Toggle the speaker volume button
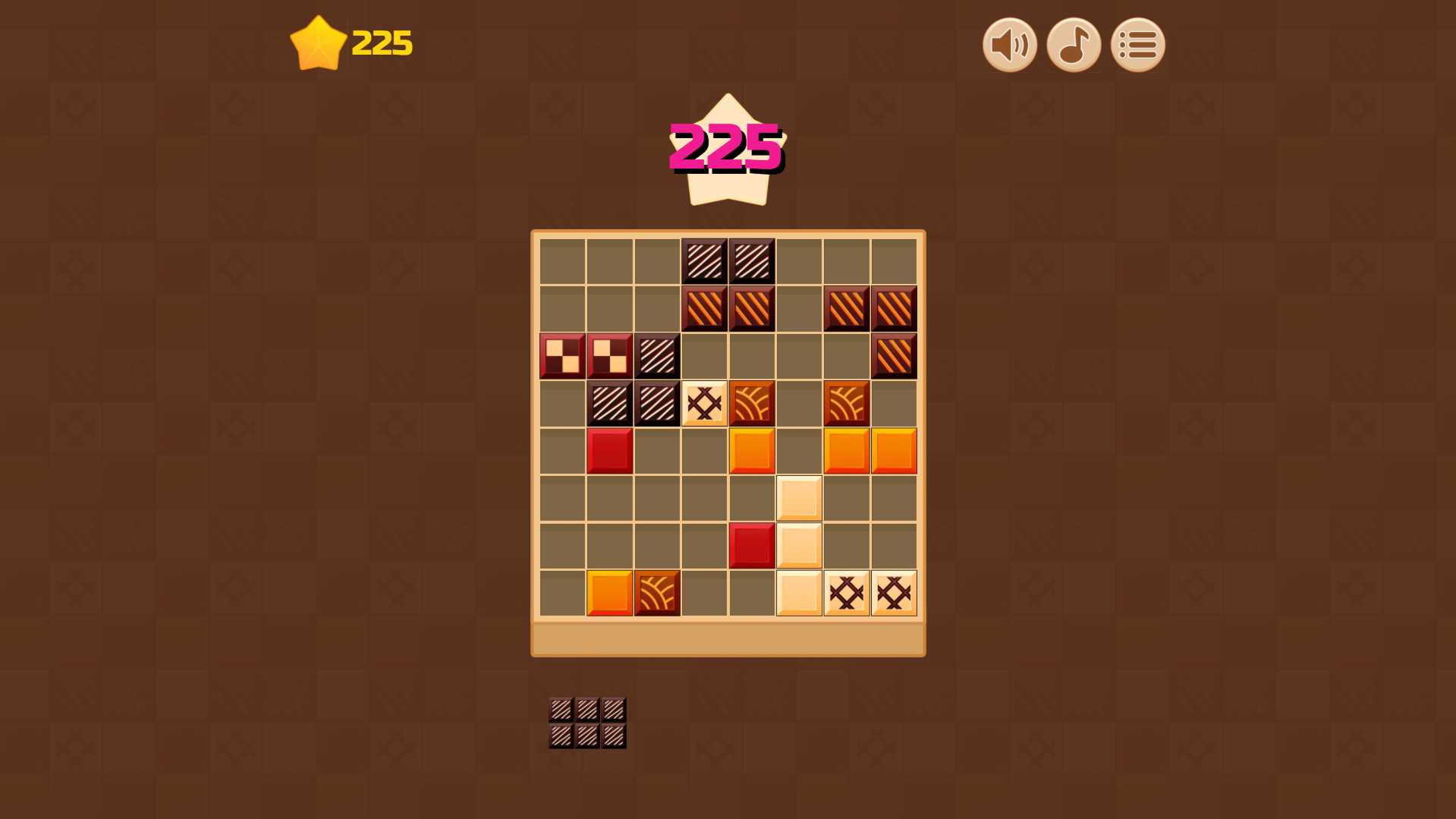1456x819 pixels. (1009, 45)
